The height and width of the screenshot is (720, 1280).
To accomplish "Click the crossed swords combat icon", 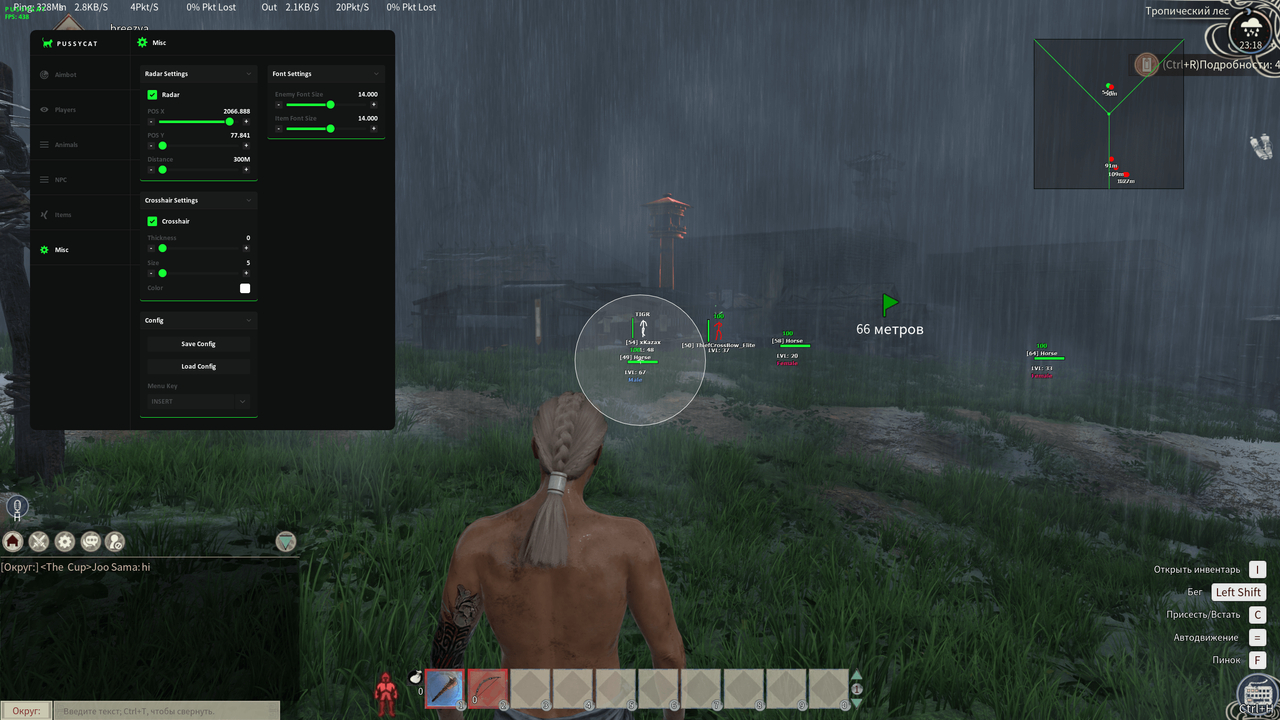I will click(38, 541).
